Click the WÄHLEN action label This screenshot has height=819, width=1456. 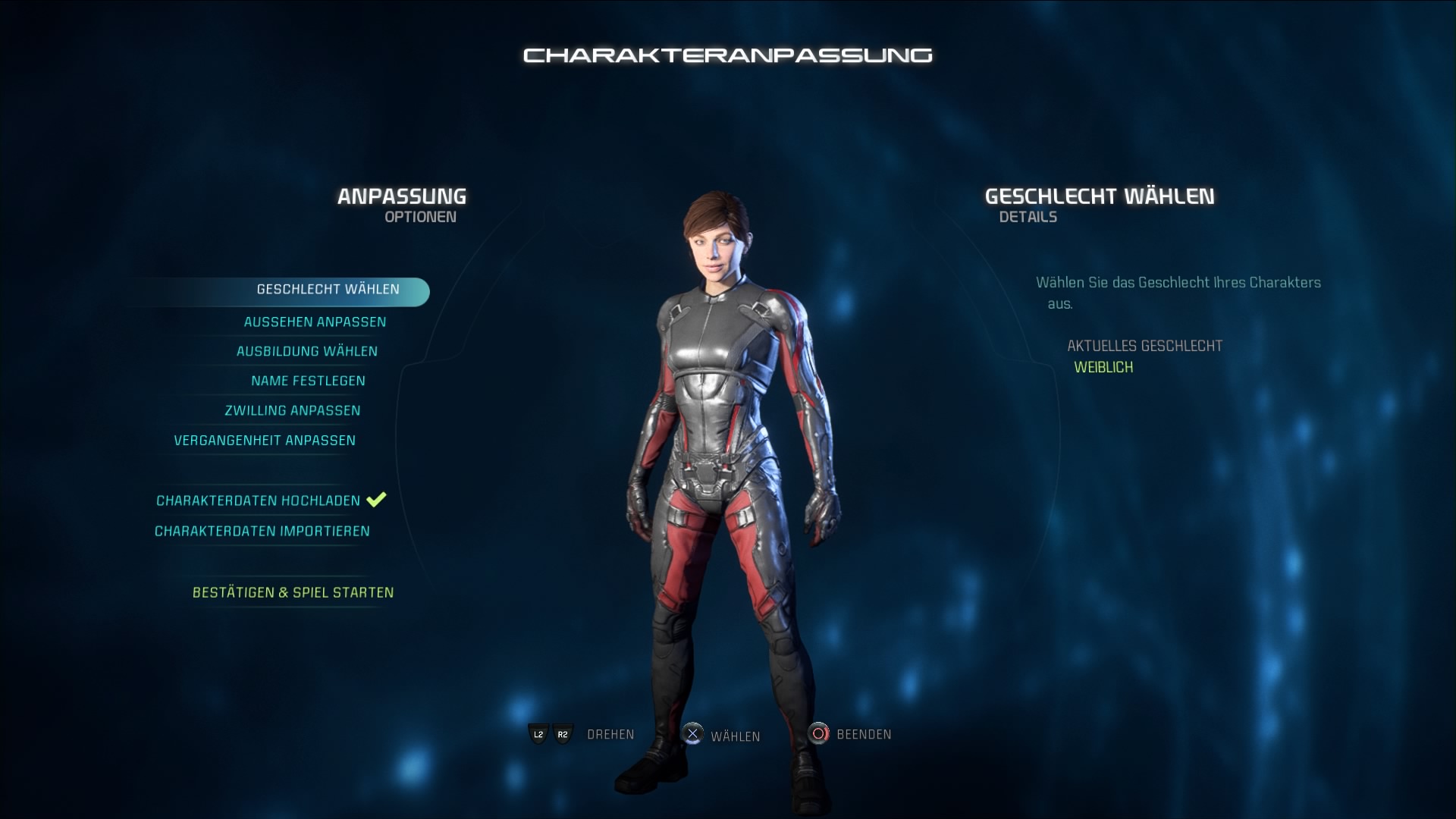736,734
